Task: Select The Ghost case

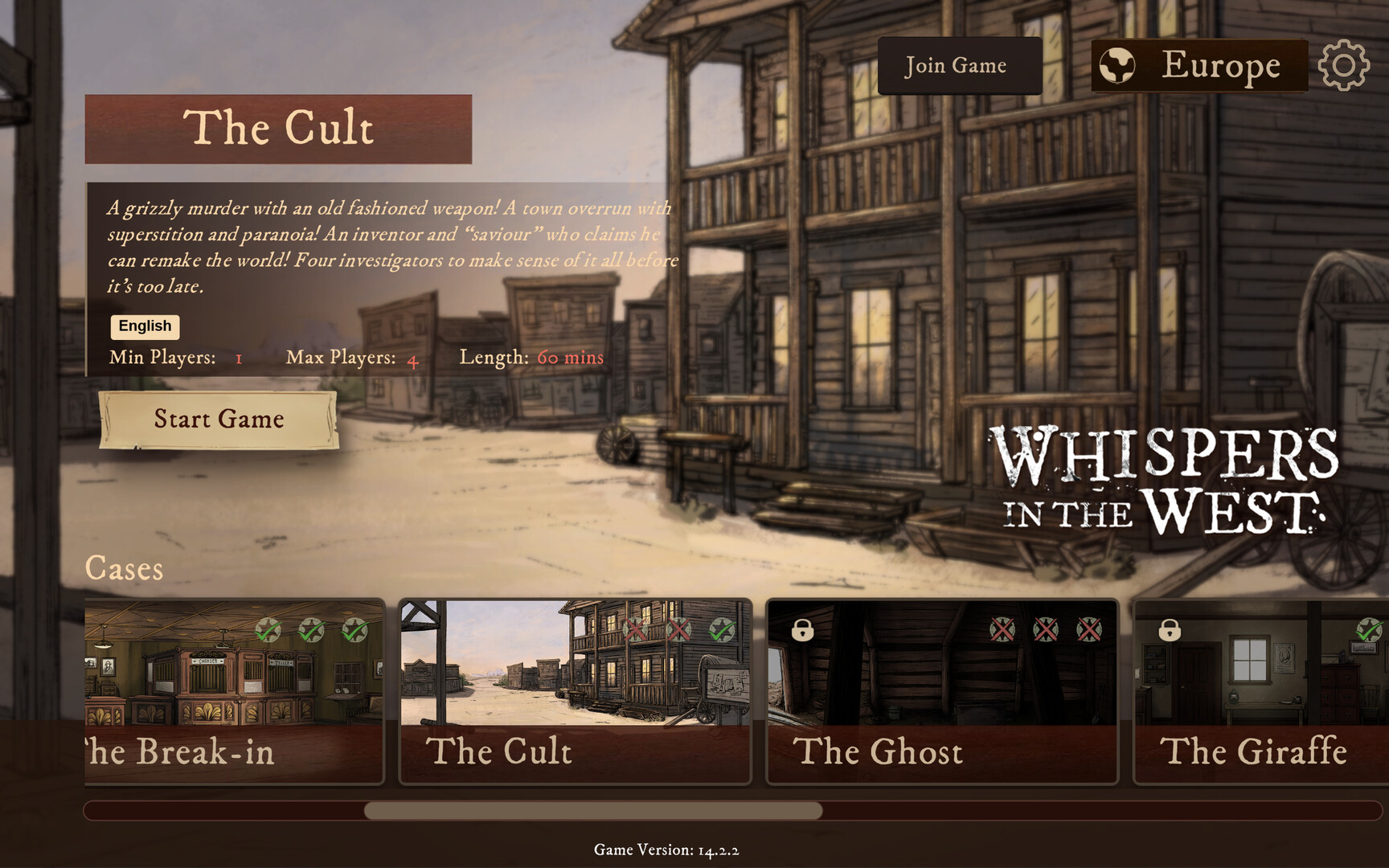Action: (x=942, y=691)
